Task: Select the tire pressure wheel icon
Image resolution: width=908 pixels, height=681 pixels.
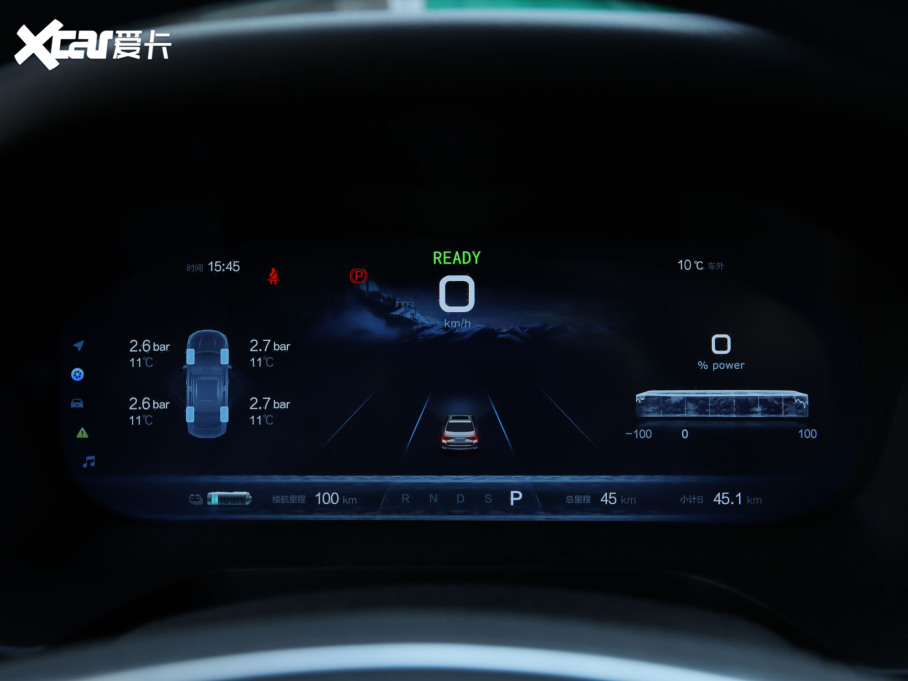Action: click(78, 374)
